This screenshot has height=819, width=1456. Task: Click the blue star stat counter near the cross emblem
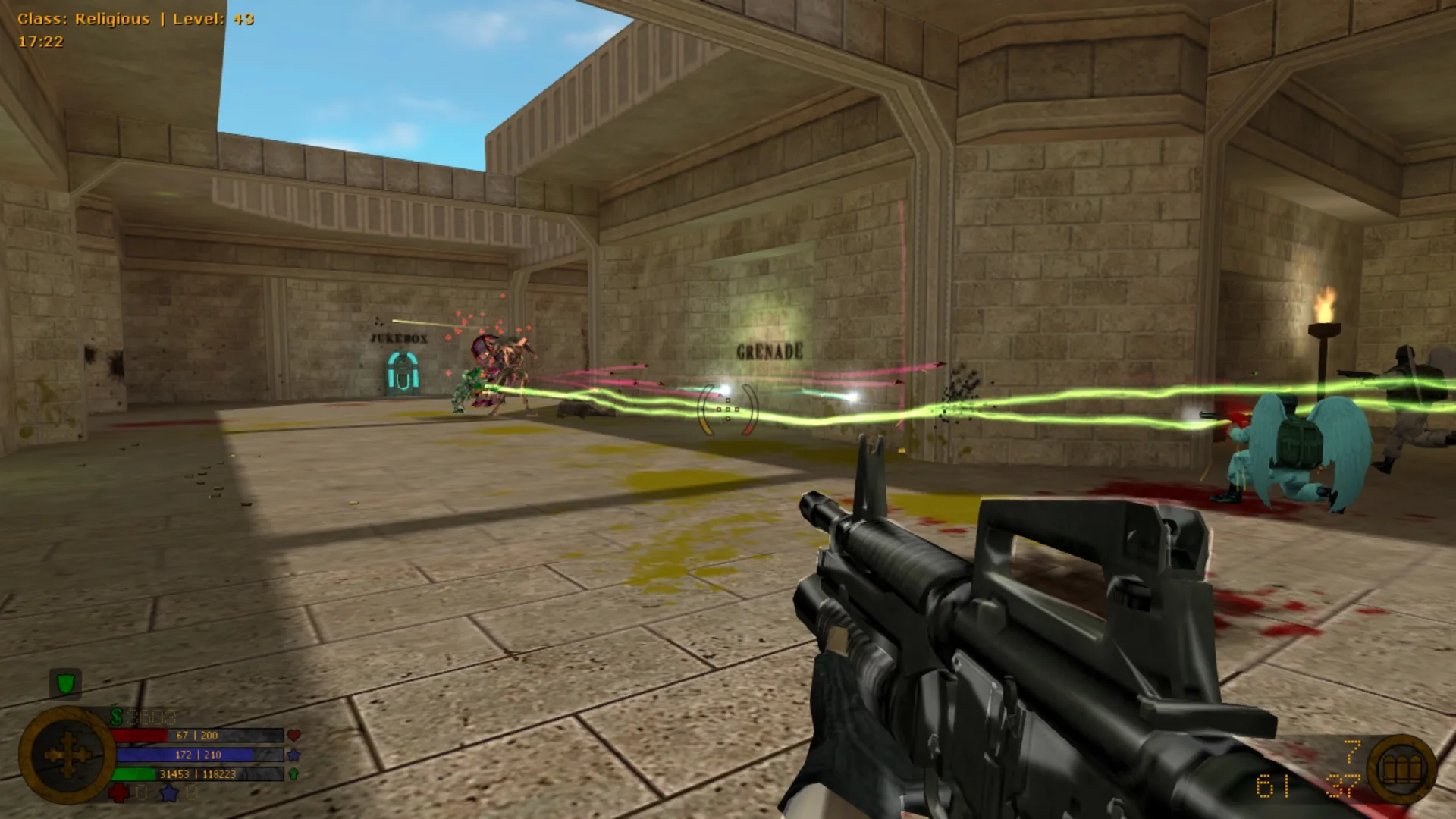[x=167, y=793]
